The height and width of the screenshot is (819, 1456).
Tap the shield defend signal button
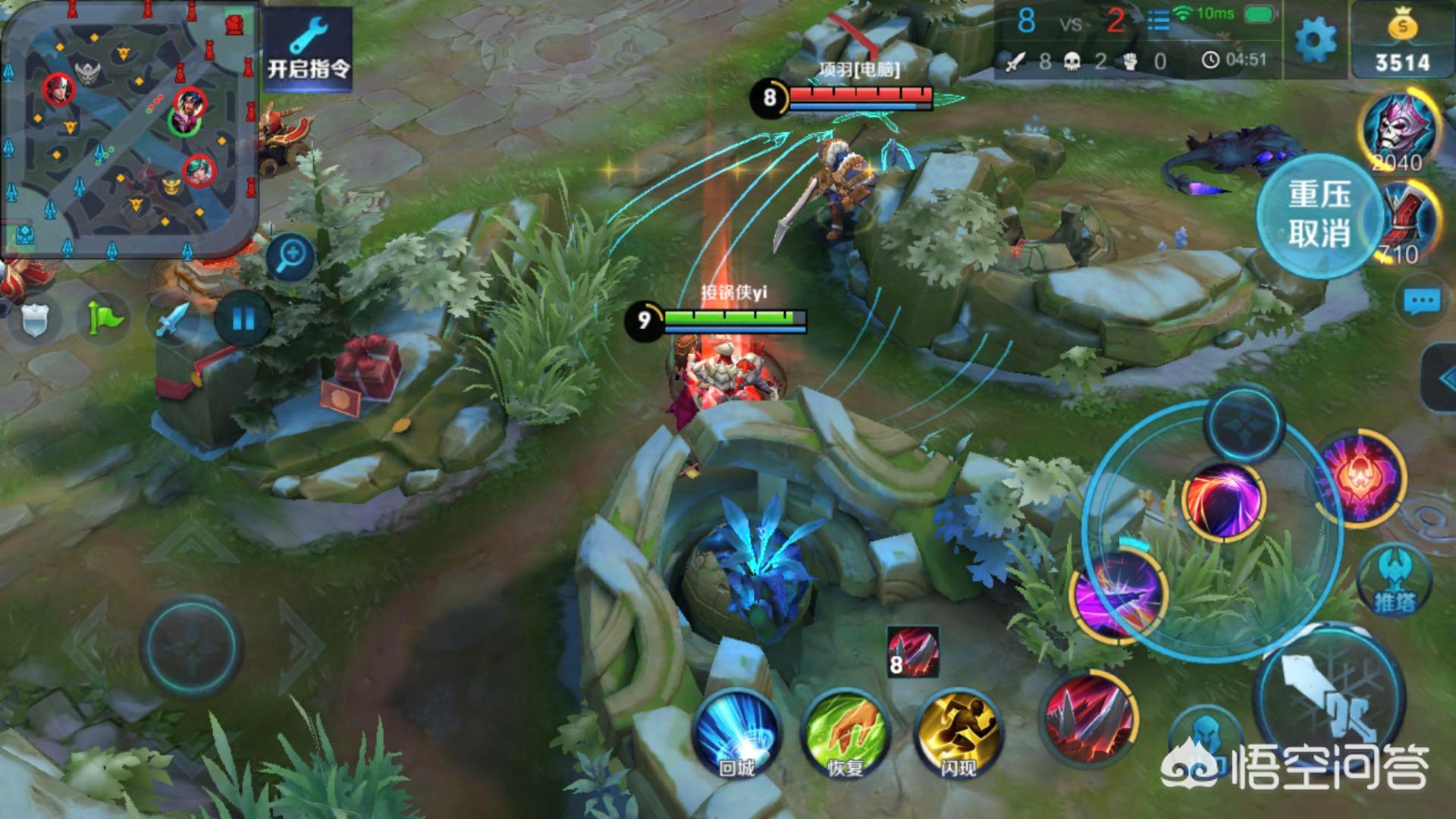pos(35,320)
